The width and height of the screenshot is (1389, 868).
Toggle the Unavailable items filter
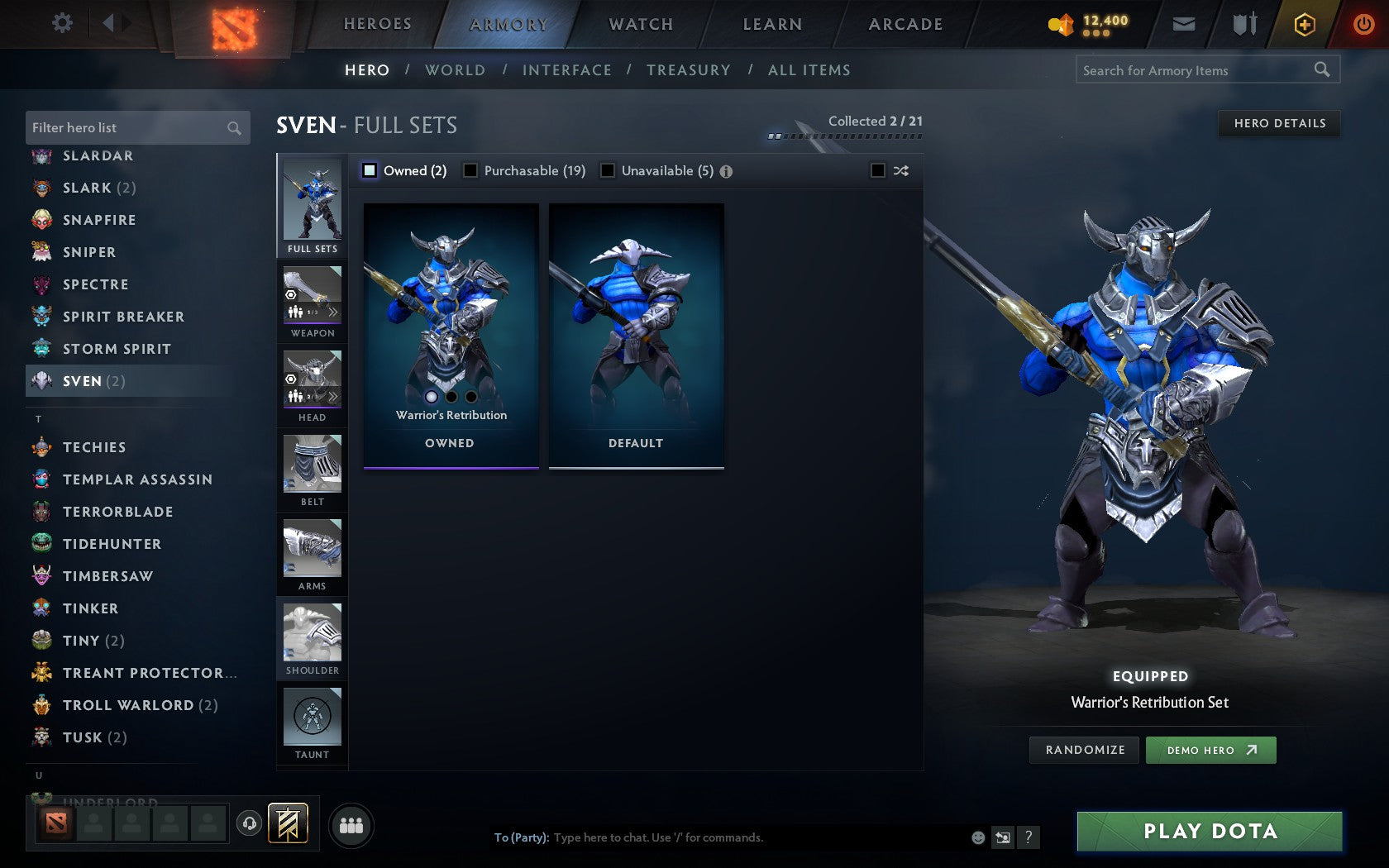tap(609, 170)
